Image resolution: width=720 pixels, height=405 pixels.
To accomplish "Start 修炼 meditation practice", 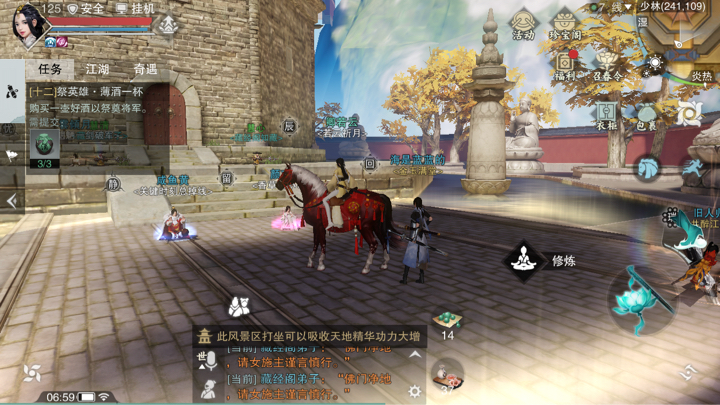I will 523,261.
